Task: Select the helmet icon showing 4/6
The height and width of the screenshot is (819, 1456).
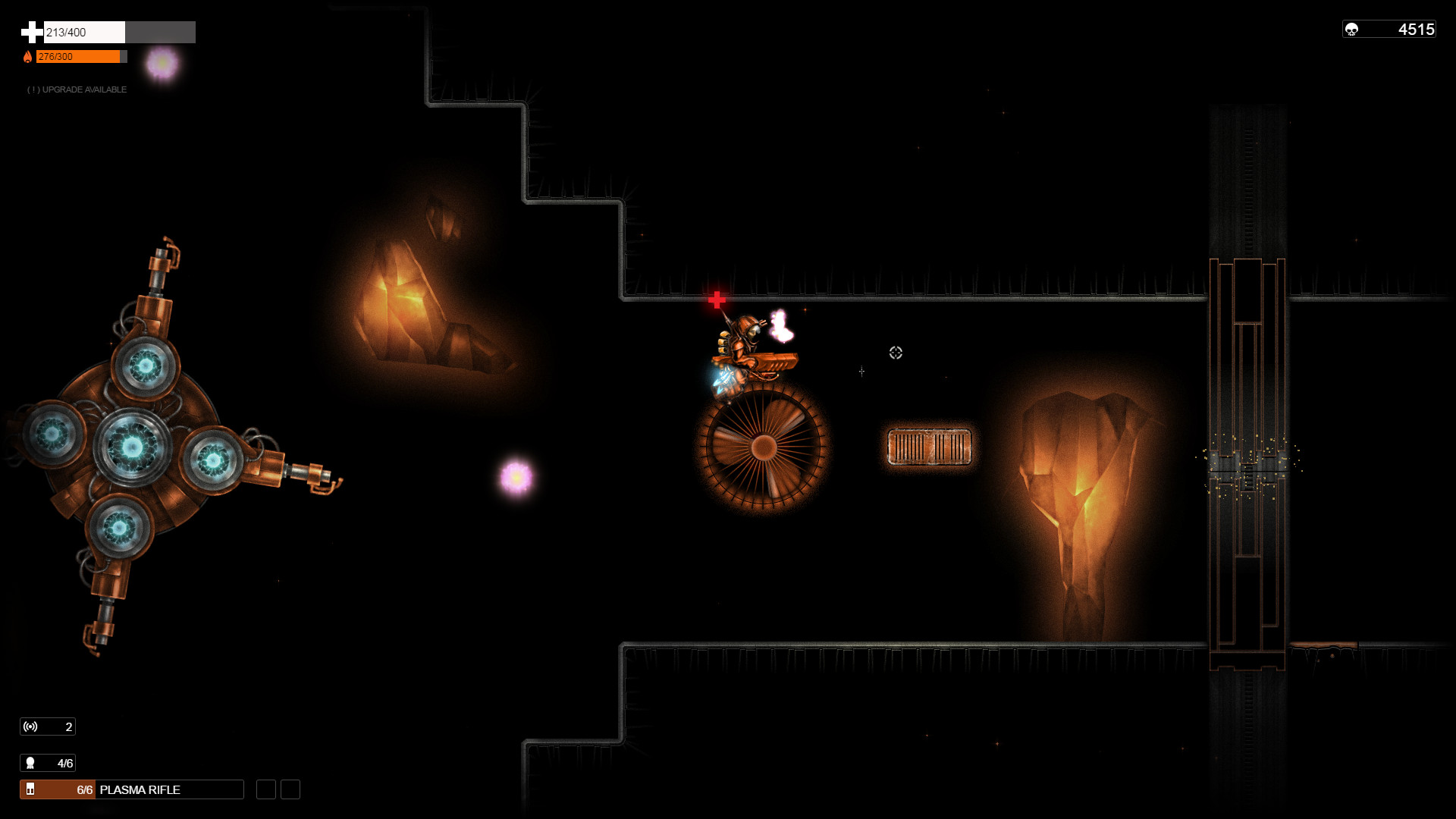Action: [30, 763]
